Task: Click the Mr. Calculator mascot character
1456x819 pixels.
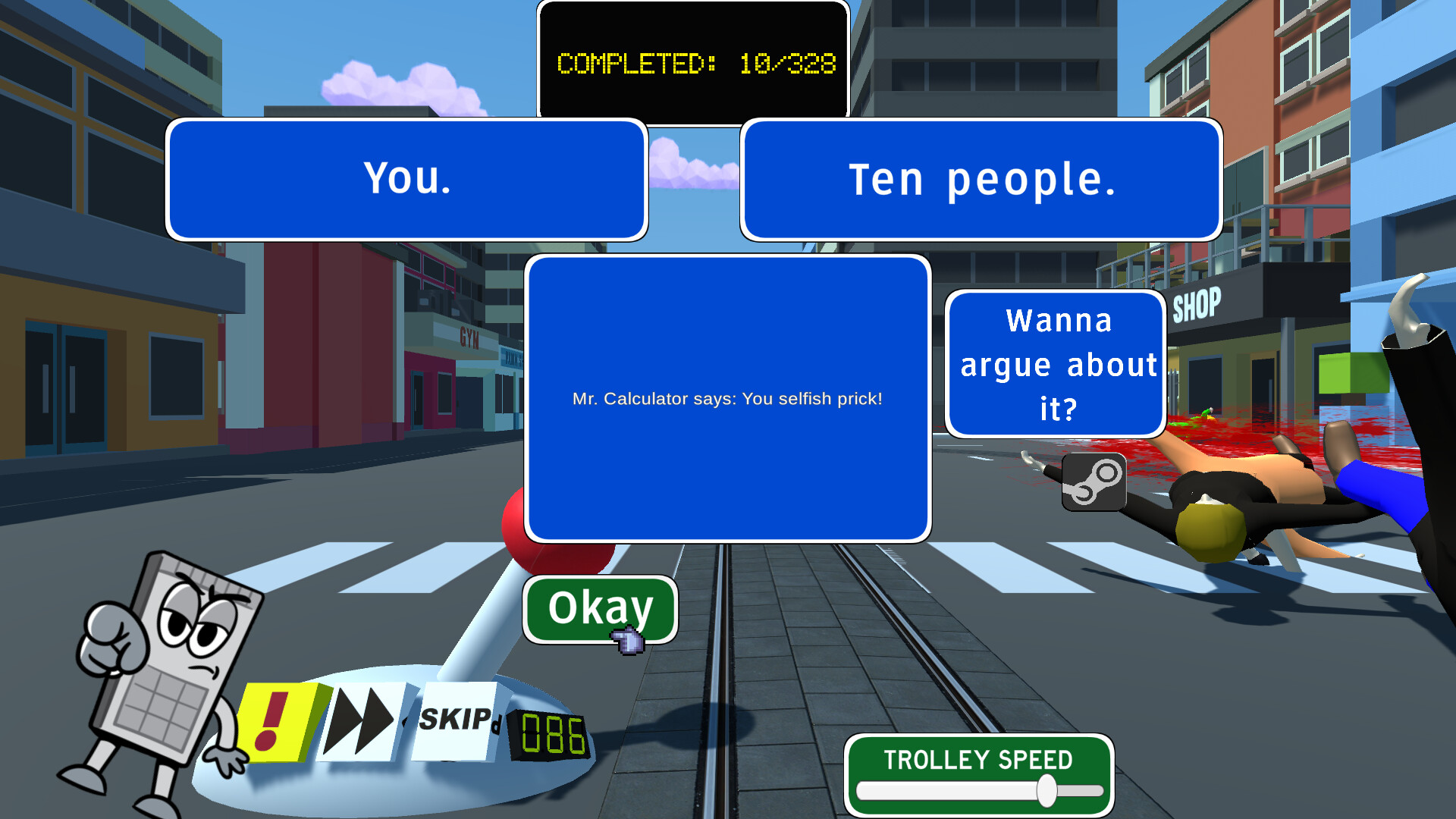Action: click(167, 660)
